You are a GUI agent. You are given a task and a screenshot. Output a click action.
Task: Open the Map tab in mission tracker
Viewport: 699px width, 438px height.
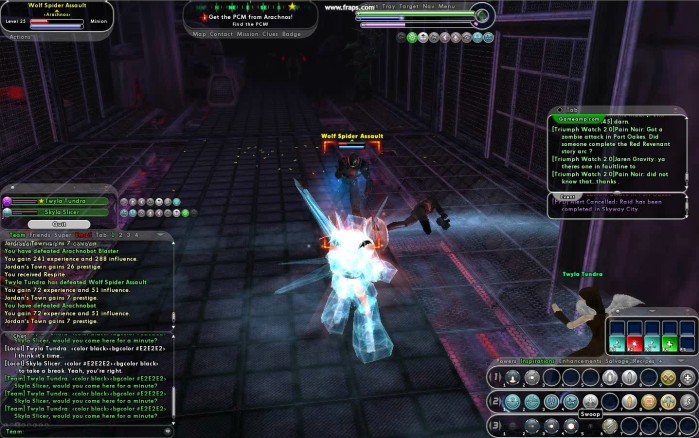pyautogui.click(x=199, y=34)
